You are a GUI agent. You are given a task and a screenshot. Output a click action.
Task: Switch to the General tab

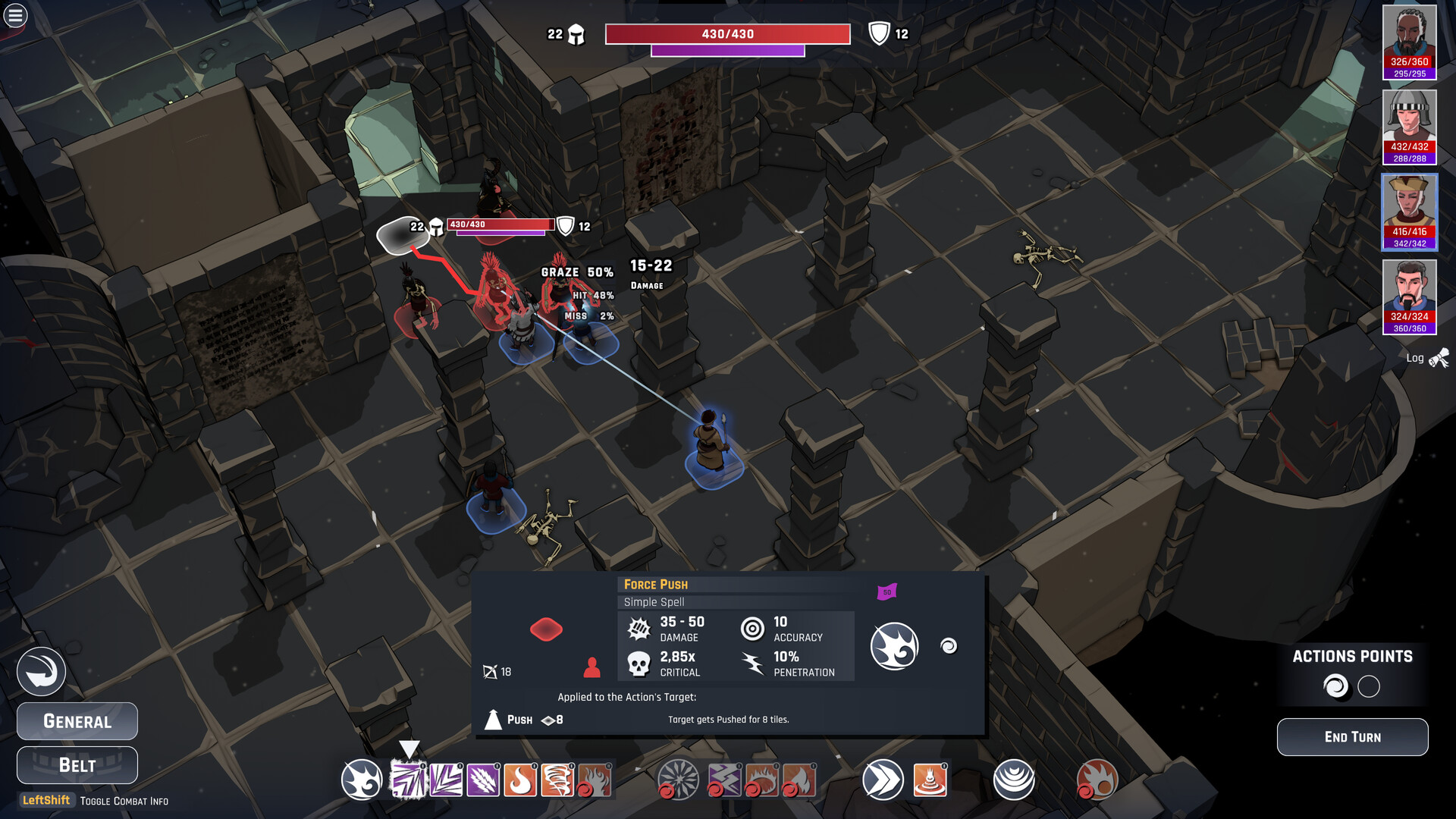(x=77, y=721)
